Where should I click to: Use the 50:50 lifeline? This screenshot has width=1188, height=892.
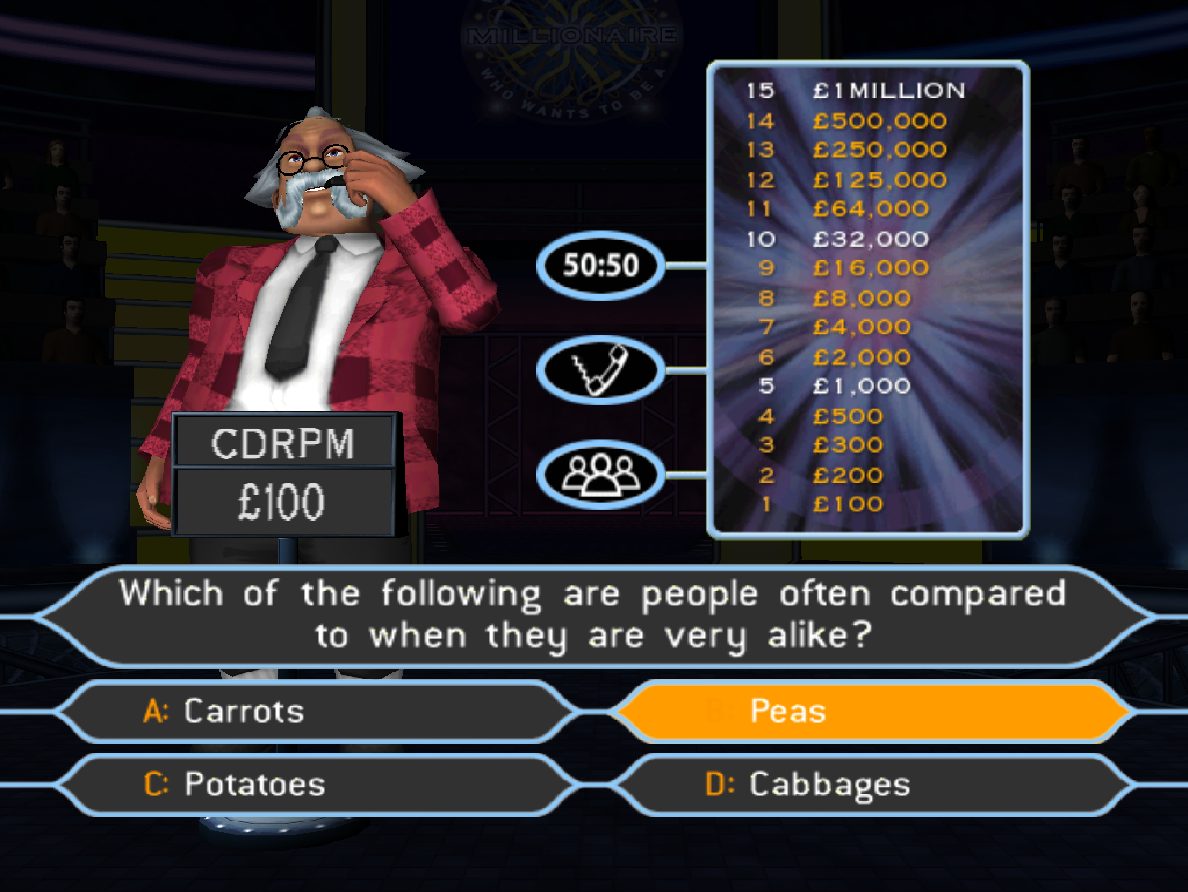[x=600, y=266]
